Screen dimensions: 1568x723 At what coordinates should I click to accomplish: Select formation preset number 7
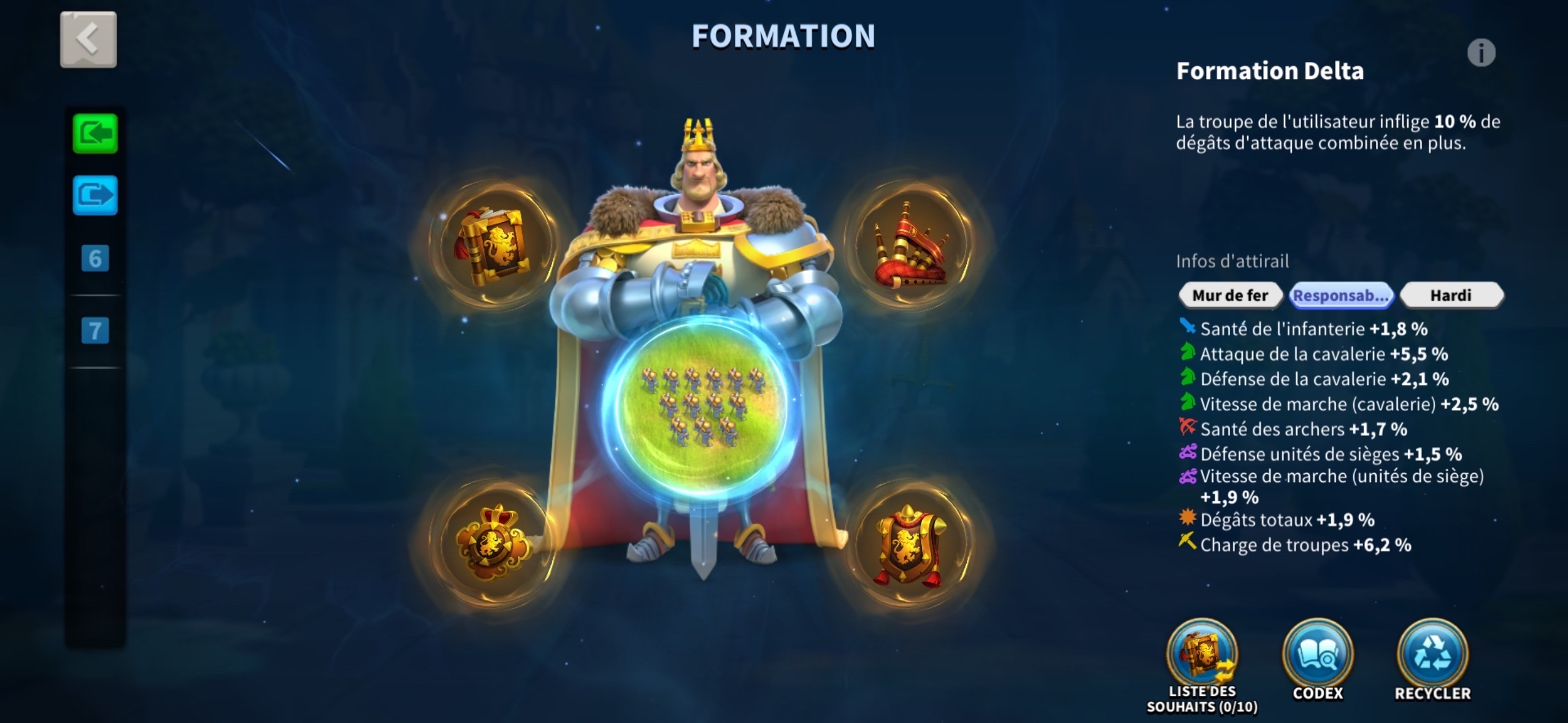pyautogui.click(x=95, y=331)
